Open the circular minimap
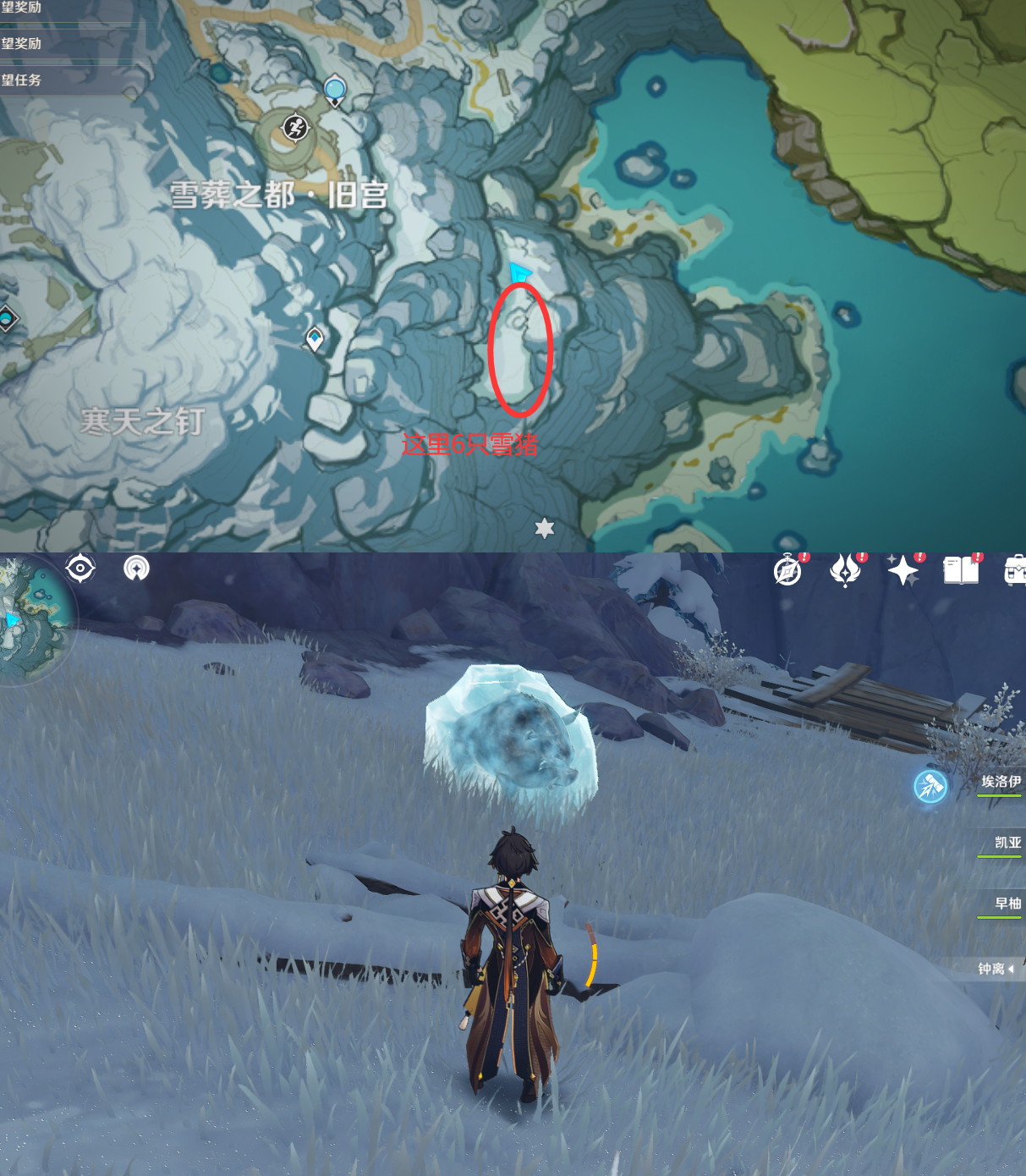 32,622
